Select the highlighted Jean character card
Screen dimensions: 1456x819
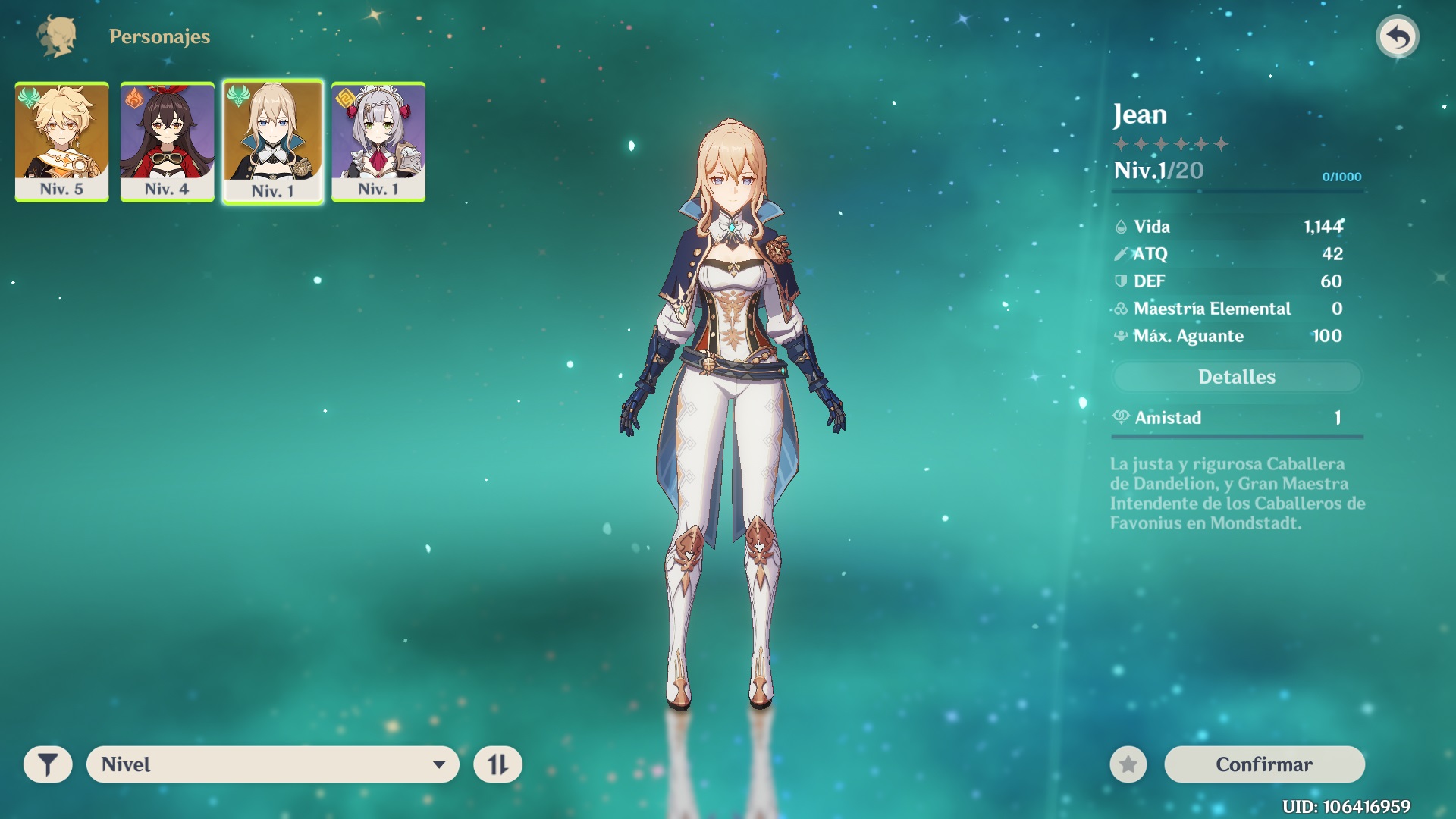[x=273, y=142]
